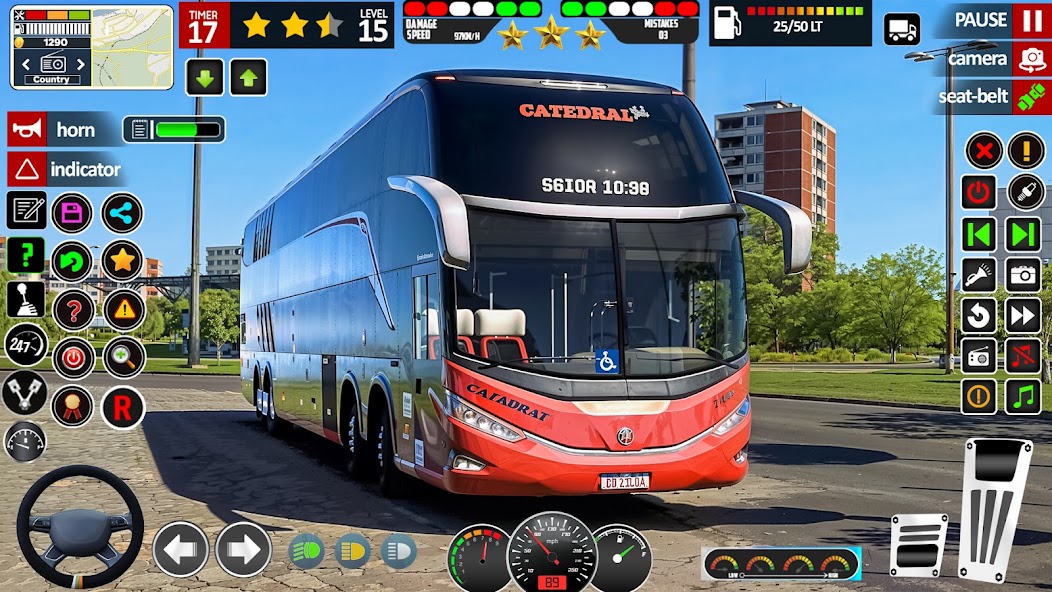Turn on the indicator
The width and height of the screenshot is (1052, 592).
pos(27,169)
